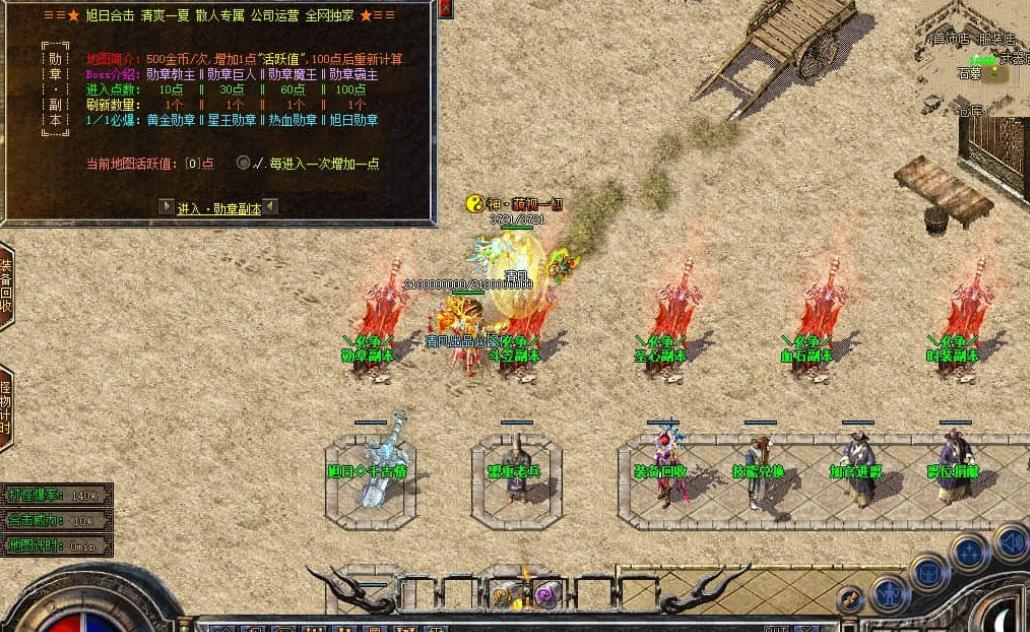
Task: Open the 怪物计时 side tab
Action: click(6, 408)
